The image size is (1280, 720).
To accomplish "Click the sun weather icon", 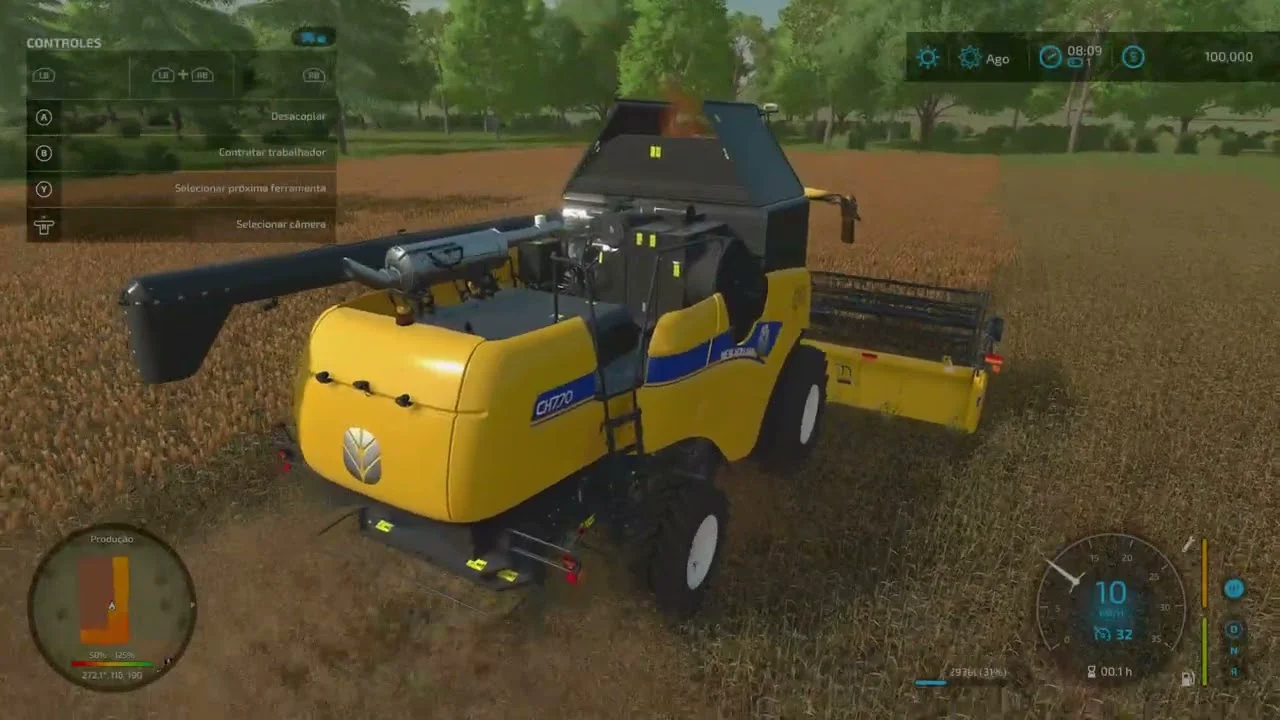I will click(x=928, y=57).
